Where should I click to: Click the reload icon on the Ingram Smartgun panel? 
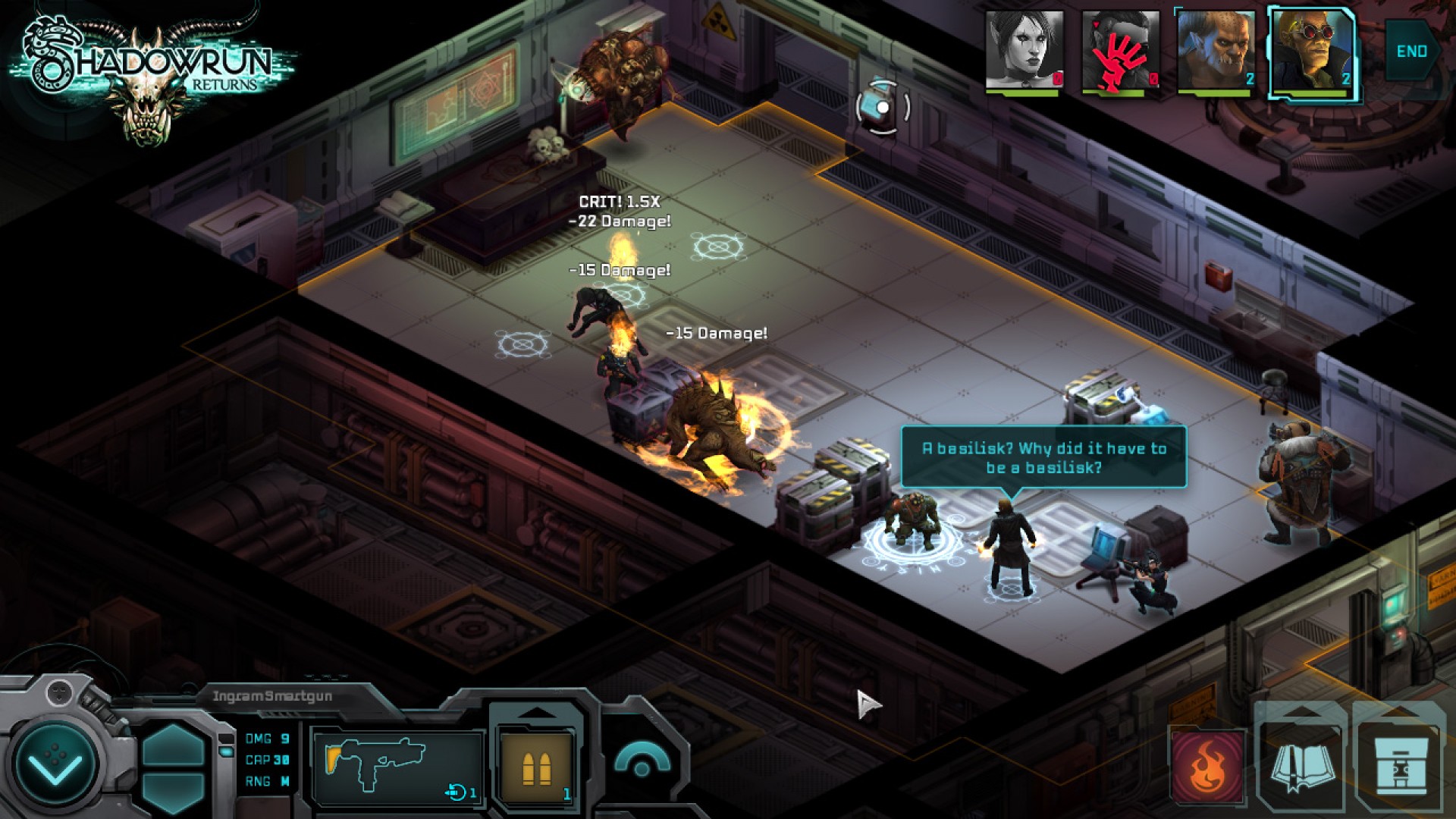tap(455, 793)
